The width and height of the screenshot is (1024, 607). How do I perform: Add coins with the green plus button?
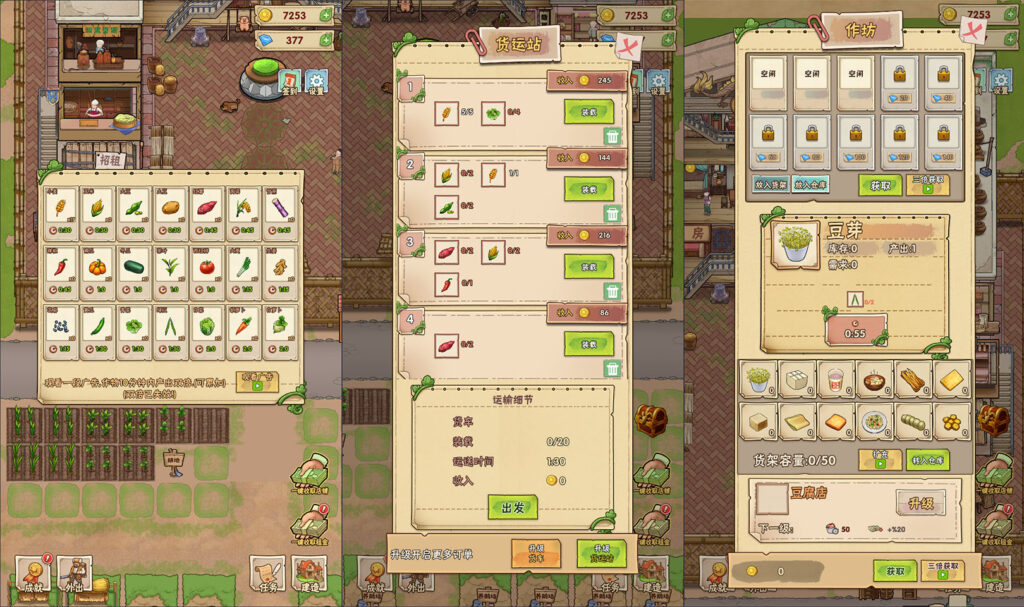tap(326, 15)
